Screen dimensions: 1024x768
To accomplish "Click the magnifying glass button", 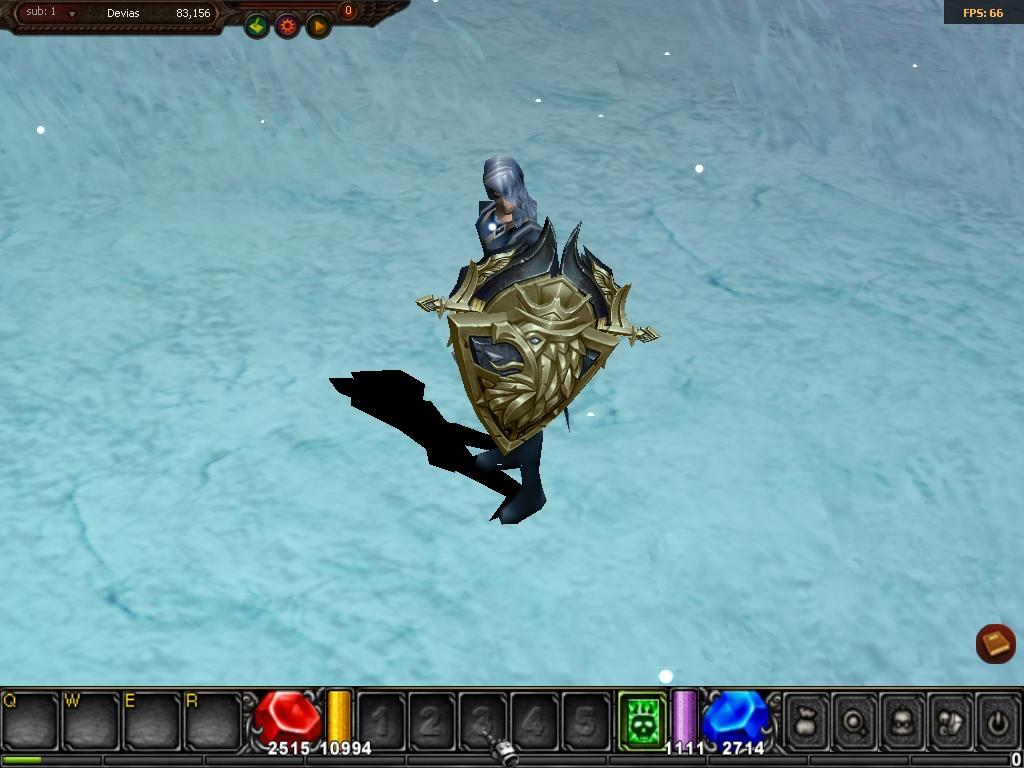I will [855, 720].
